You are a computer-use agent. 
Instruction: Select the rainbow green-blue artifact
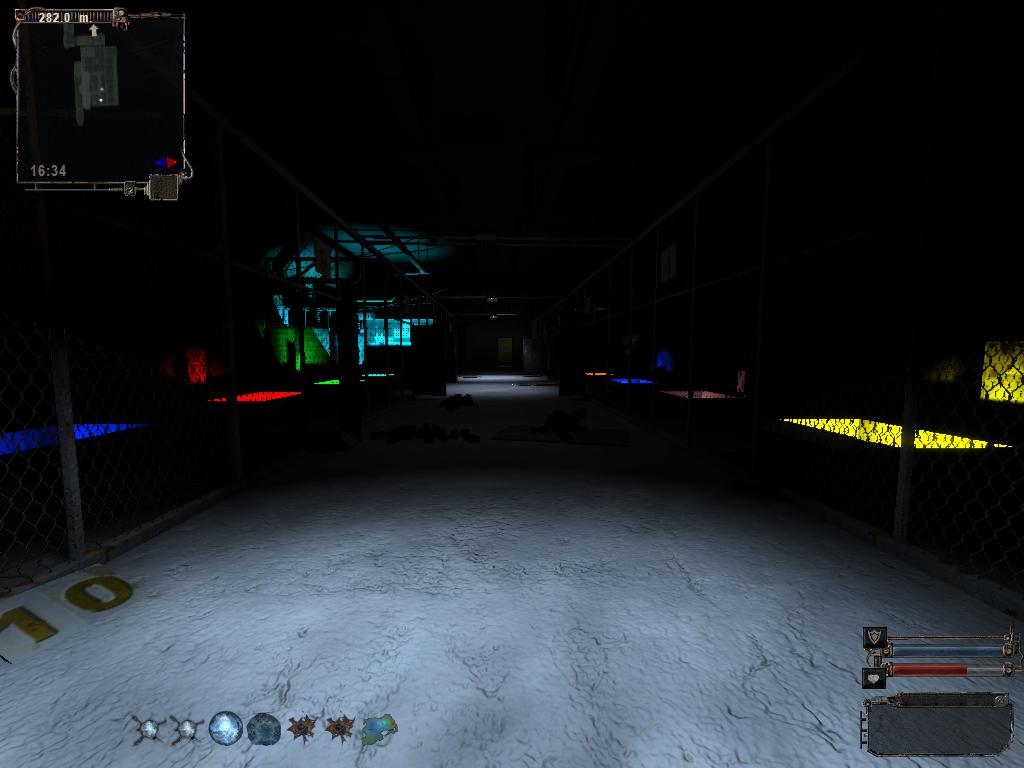(x=379, y=728)
